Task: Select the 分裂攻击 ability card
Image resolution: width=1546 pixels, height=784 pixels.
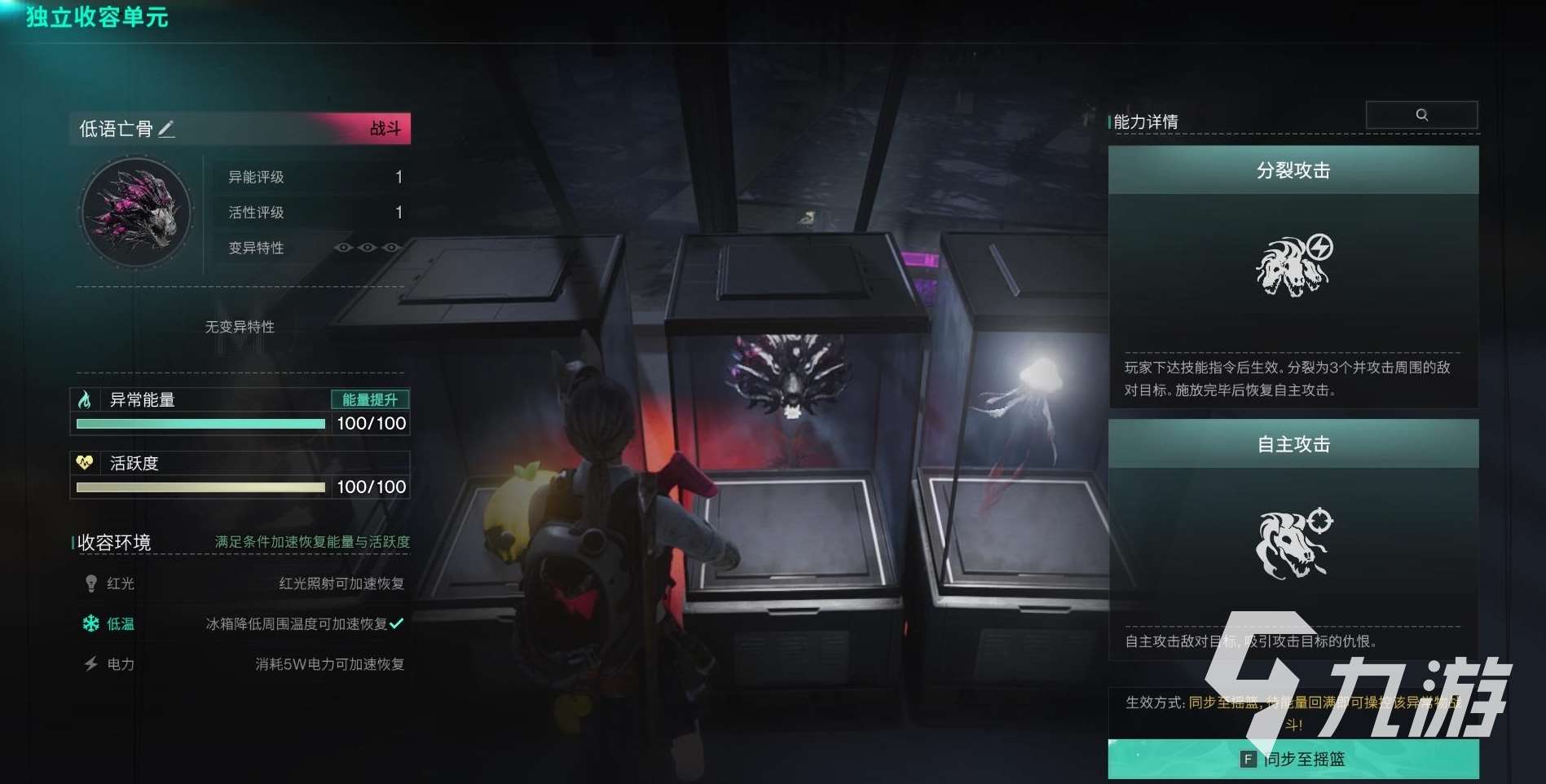Action: pyautogui.click(x=1293, y=275)
